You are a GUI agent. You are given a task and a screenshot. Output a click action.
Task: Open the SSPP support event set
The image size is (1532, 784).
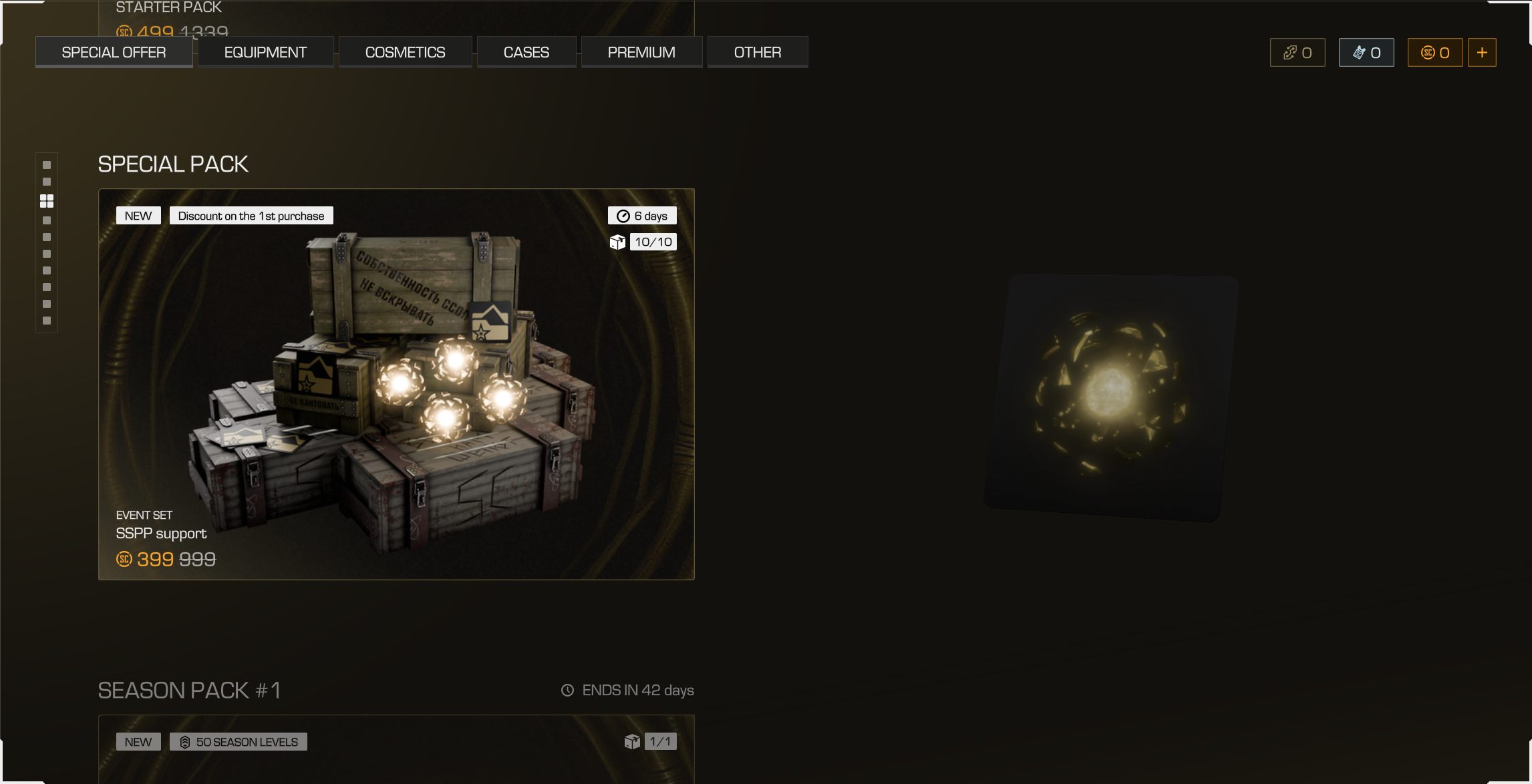pos(396,384)
